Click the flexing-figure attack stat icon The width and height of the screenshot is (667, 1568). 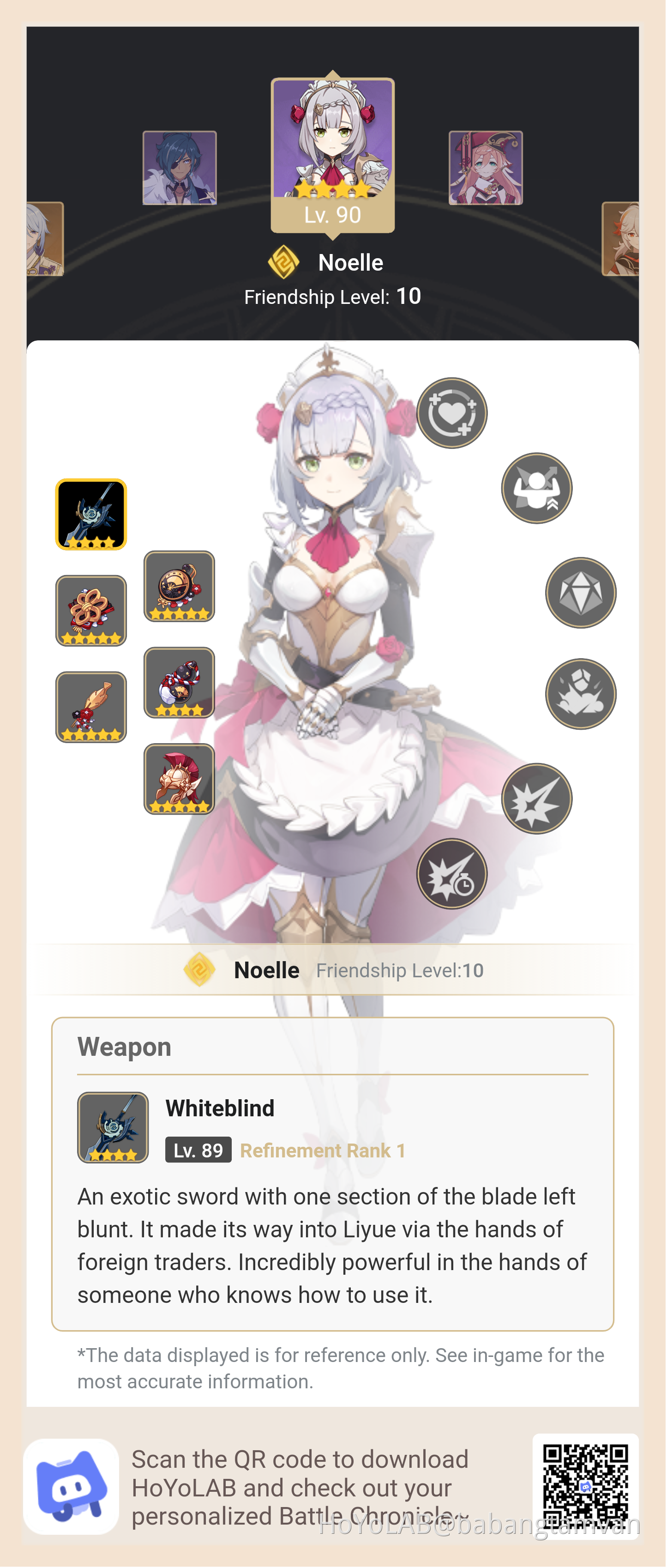point(536,488)
